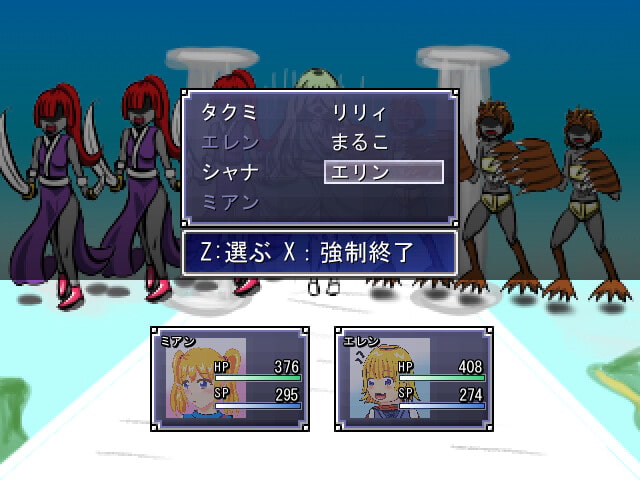Select ミアン's party status panel
Screen dimensions: 640x480
point(230,379)
